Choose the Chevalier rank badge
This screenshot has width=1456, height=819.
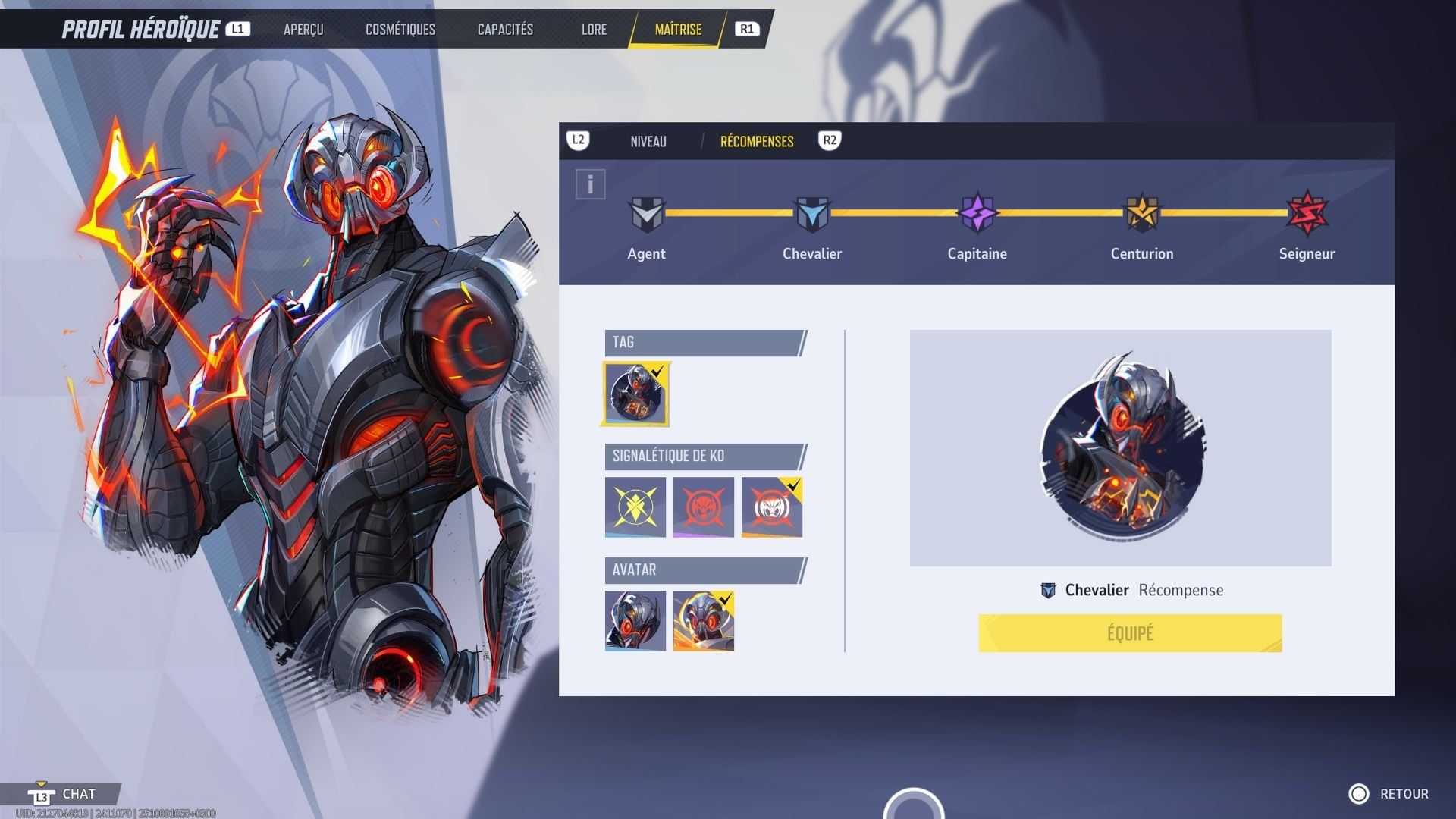[811, 215]
